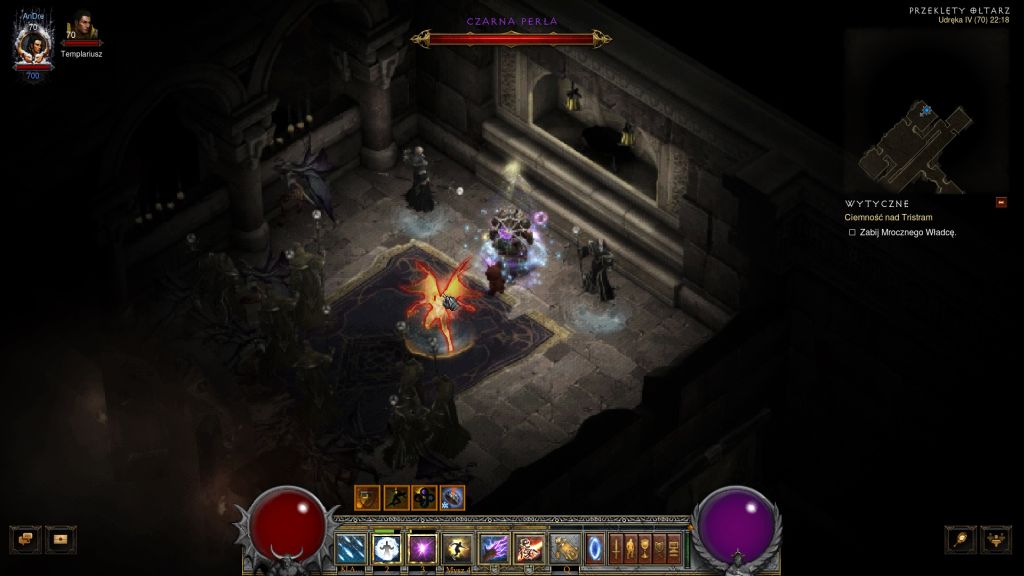
Task: Select the purple claw primary skill
Action: pos(494,547)
